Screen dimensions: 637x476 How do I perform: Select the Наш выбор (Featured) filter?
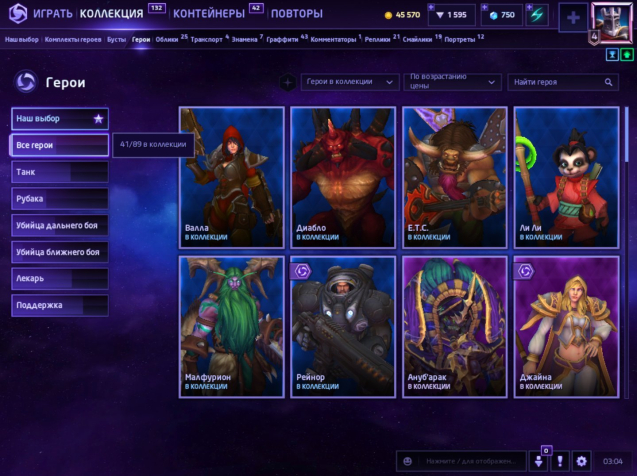59,119
